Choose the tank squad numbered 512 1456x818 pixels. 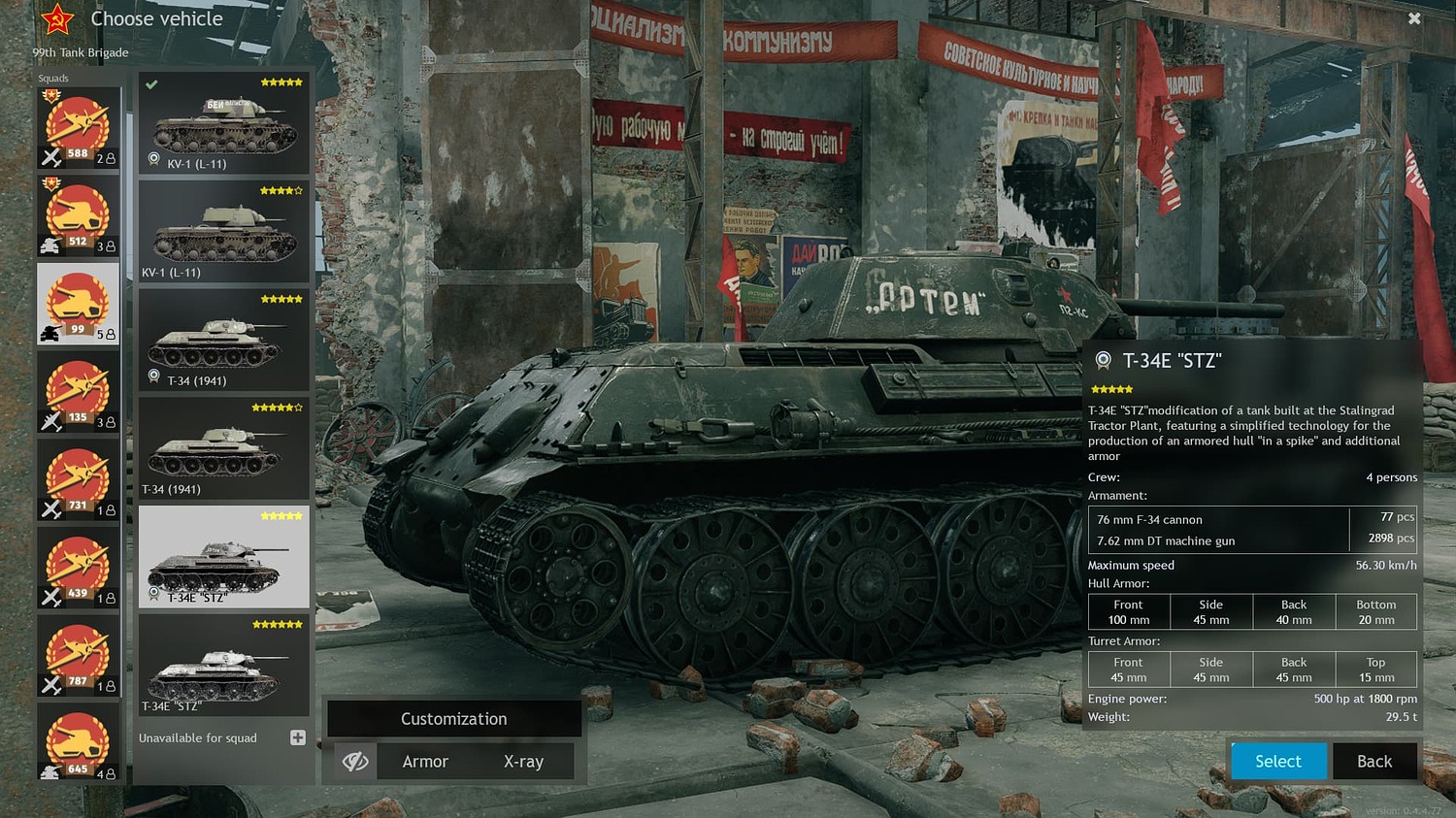click(x=78, y=215)
